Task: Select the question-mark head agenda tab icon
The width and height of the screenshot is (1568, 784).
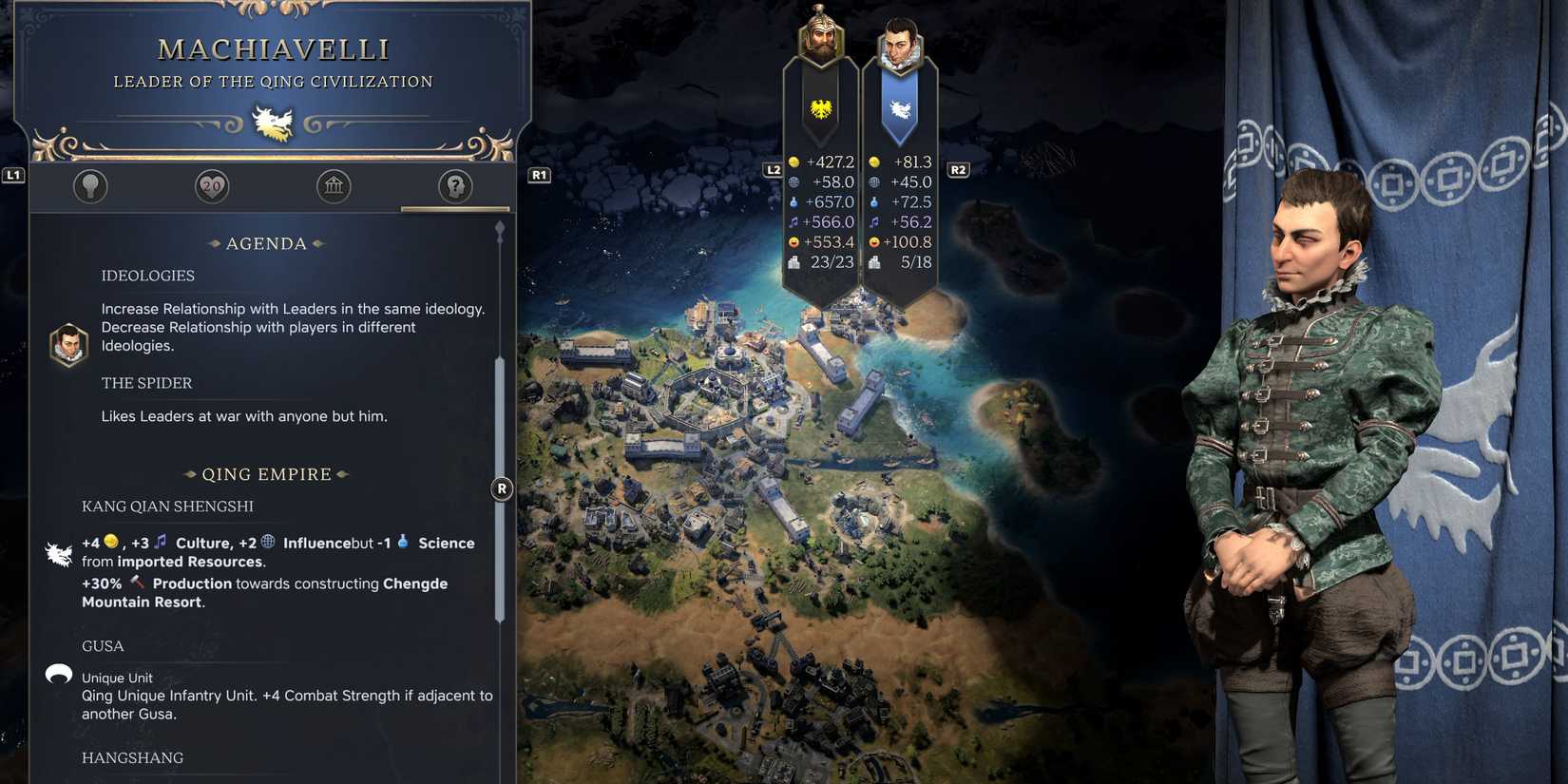Action: (454, 186)
